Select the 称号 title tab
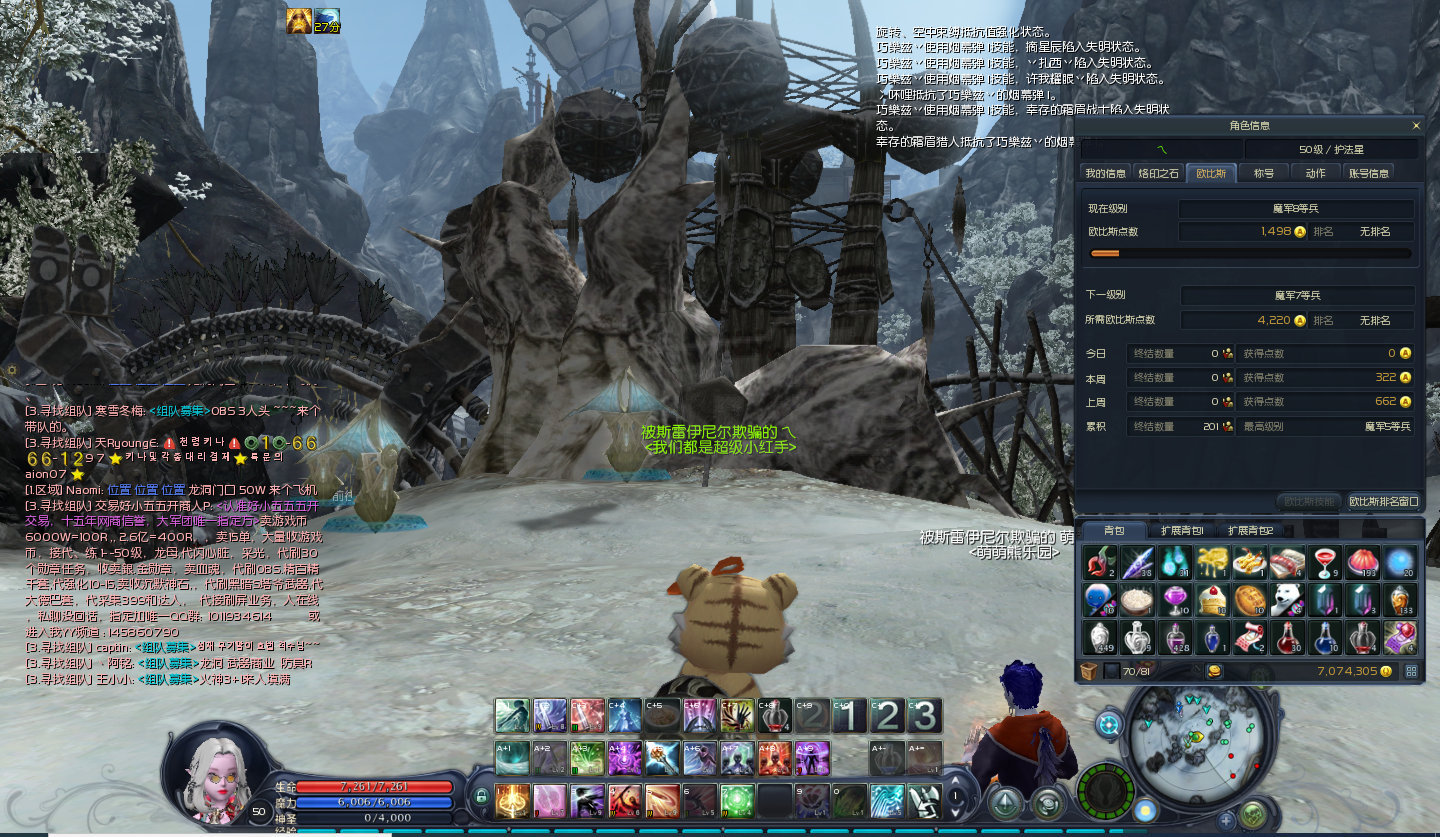 (1264, 173)
